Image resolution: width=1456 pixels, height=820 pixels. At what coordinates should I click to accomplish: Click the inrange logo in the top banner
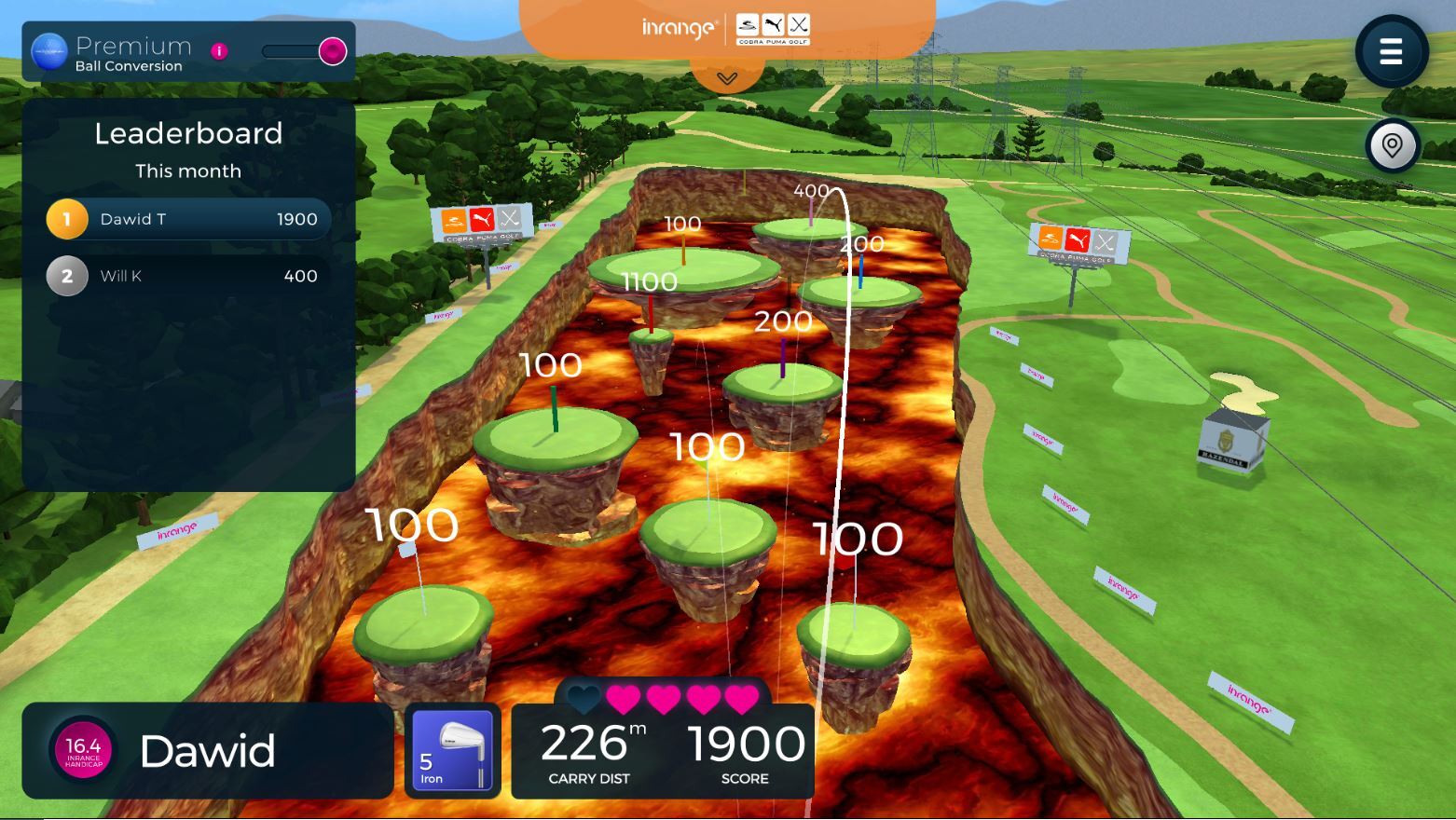[680, 28]
